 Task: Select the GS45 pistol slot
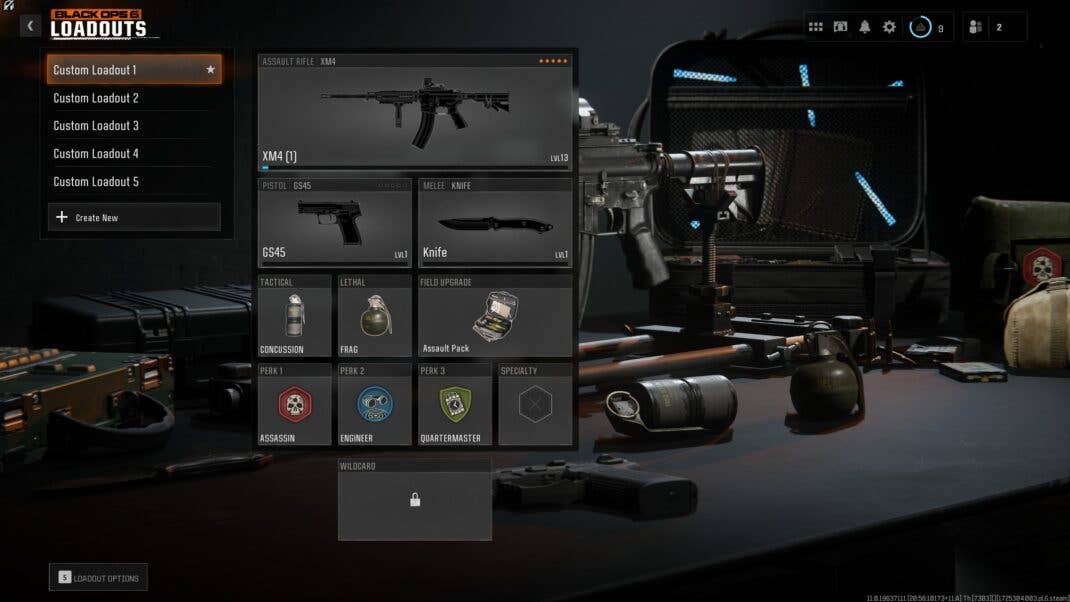[x=335, y=222]
